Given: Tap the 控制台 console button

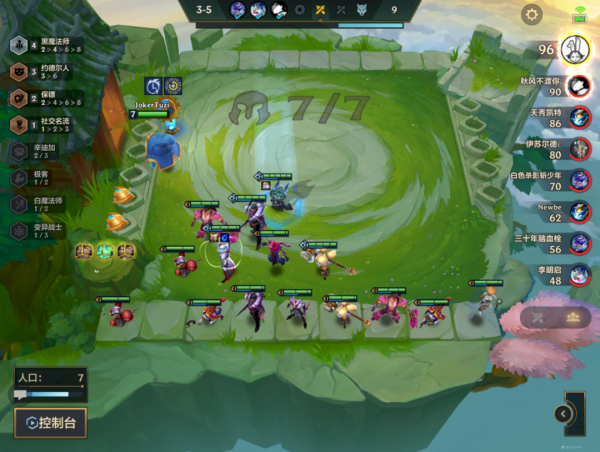Looking at the screenshot, I should [x=50, y=422].
